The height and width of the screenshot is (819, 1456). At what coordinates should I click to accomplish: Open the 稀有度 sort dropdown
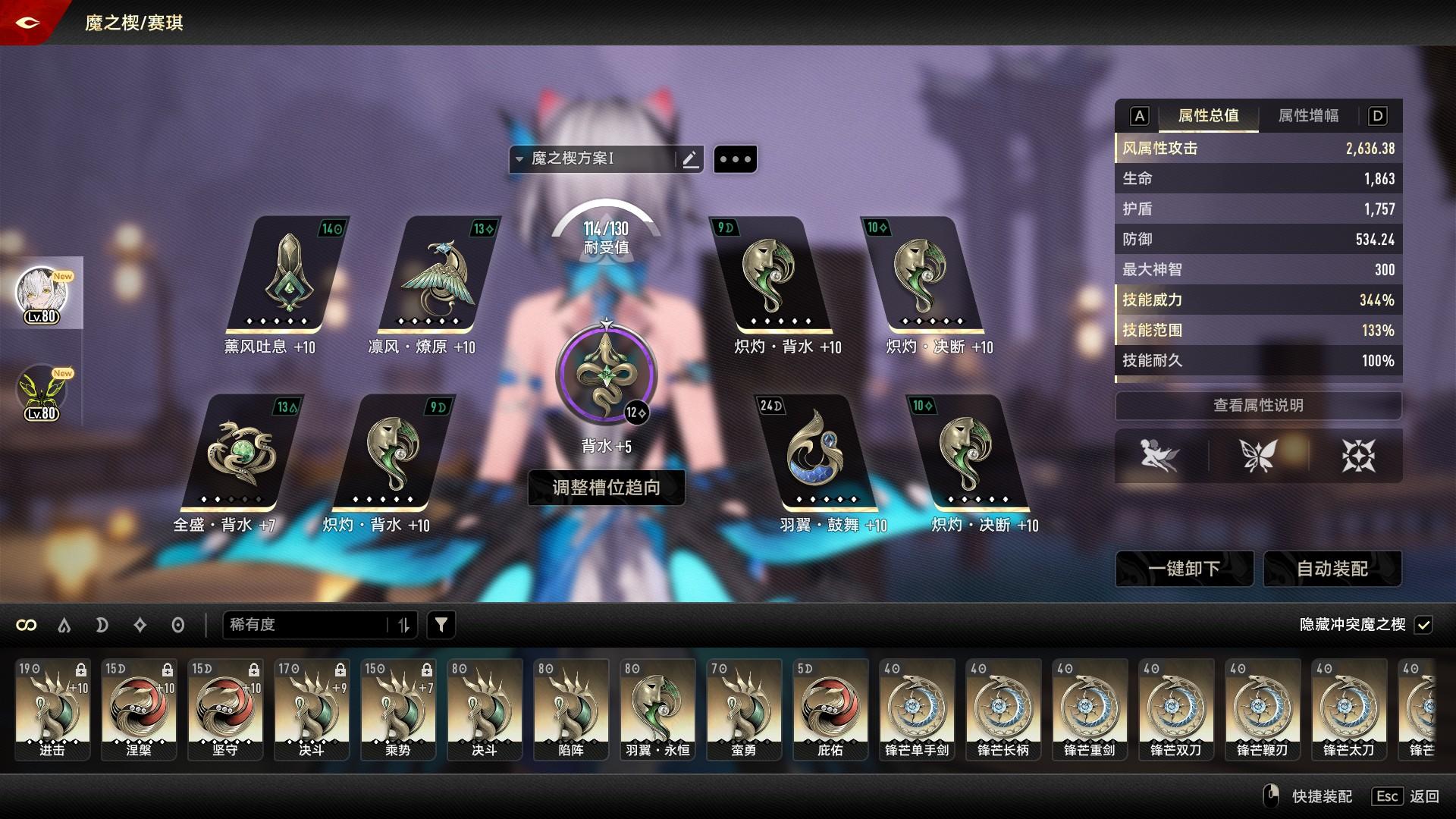point(318,625)
